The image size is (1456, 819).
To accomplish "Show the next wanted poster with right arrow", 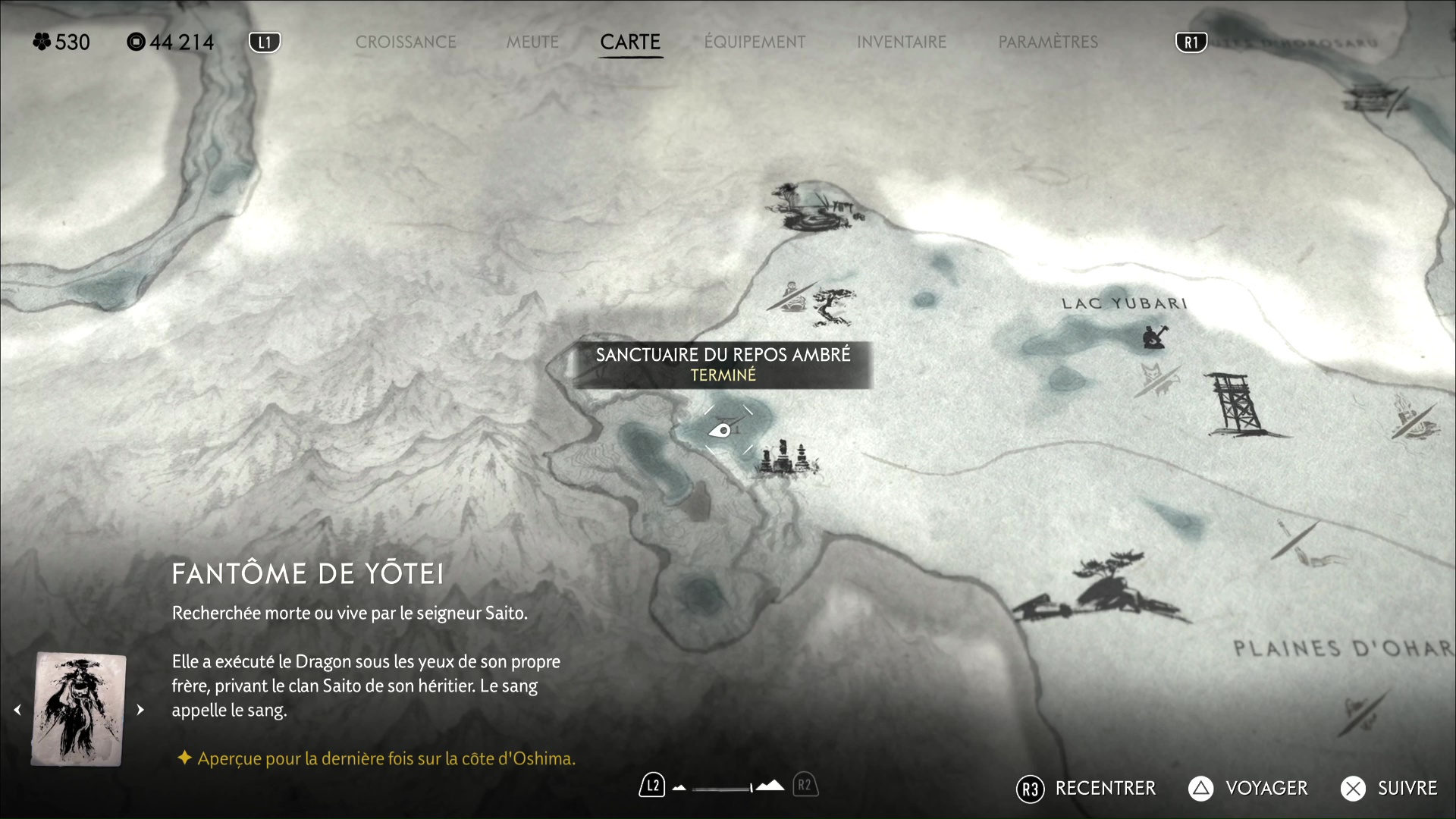I will (140, 710).
